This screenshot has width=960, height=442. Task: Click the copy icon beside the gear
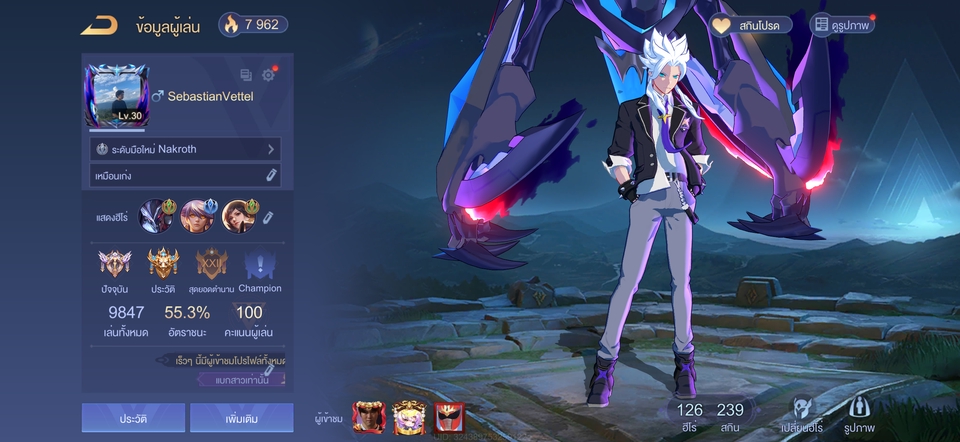point(246,75)
